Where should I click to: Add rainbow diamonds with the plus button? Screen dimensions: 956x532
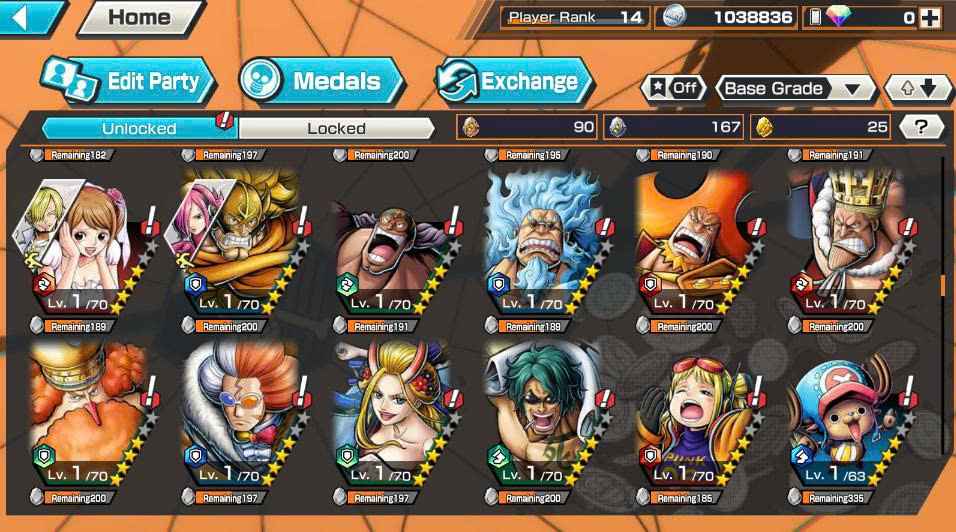930,17
